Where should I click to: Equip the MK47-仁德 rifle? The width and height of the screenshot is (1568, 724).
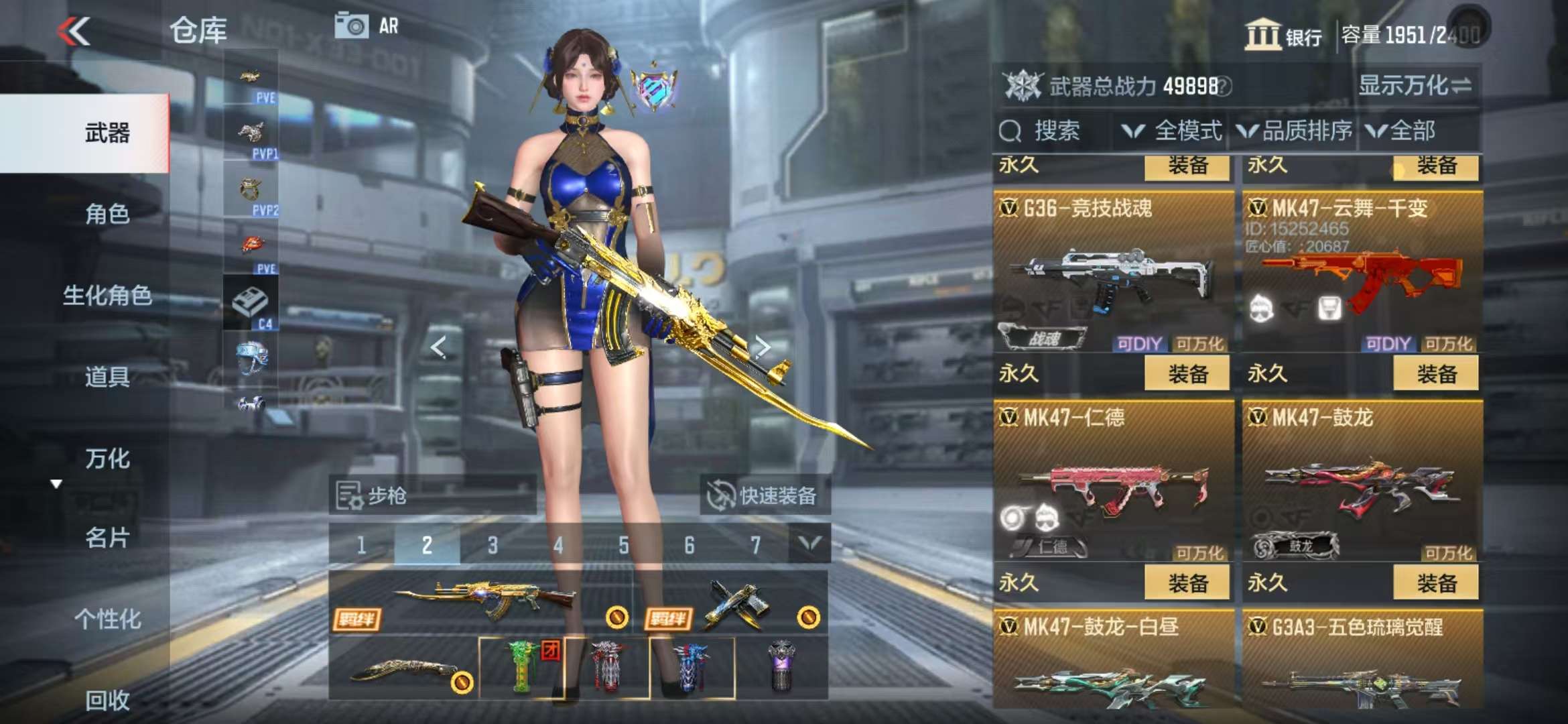(x=1187, y=583)
